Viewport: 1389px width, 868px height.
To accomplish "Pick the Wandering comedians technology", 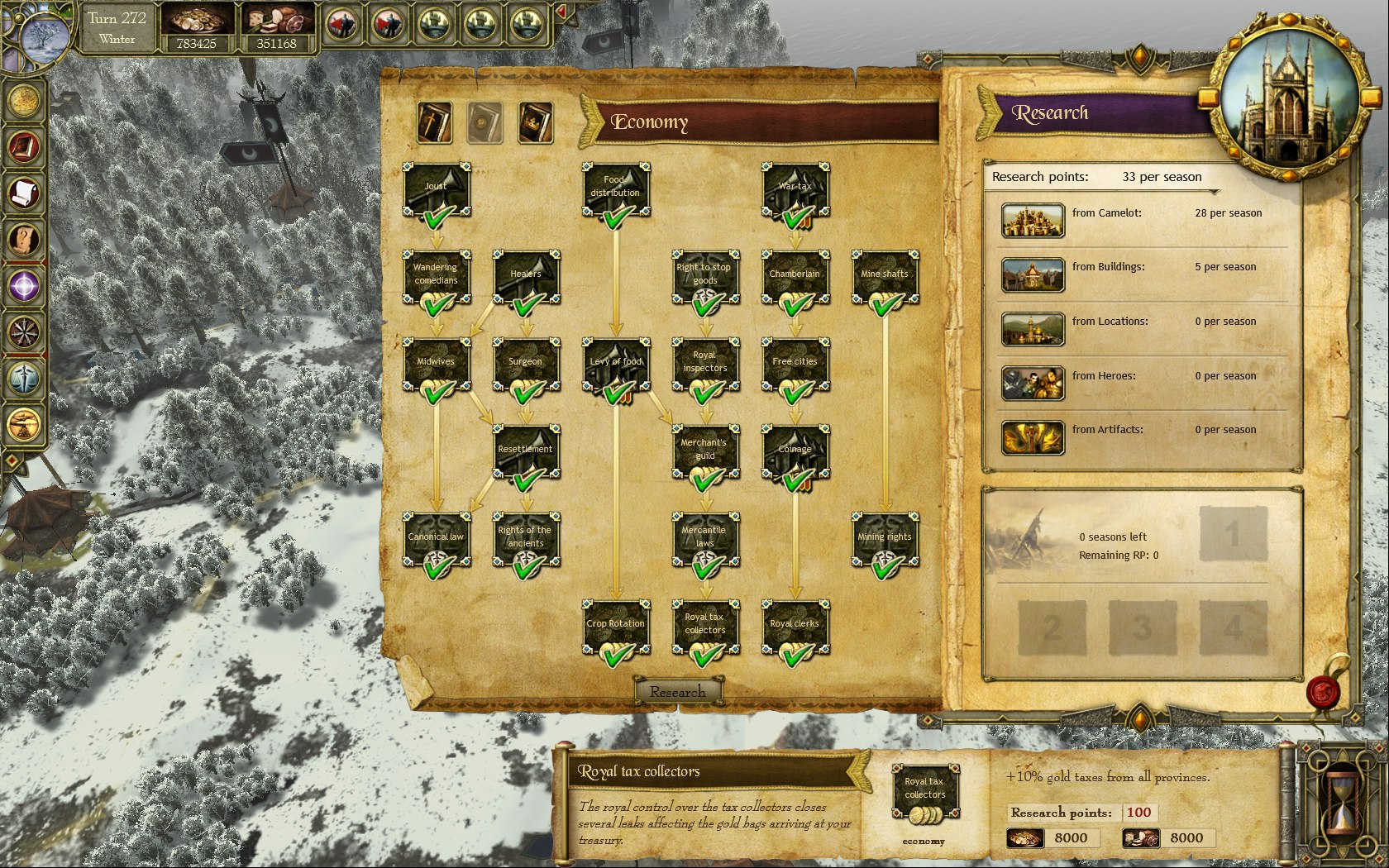I will [437, 277].
